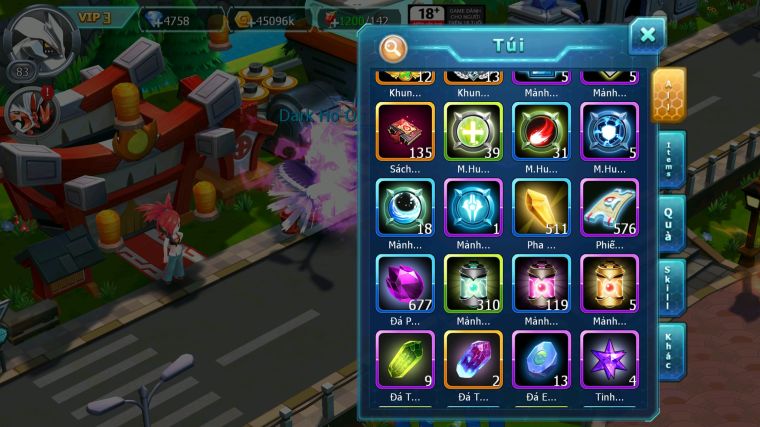
Task: Pick the red comet item with 31
Action: [x=541, y=132]
